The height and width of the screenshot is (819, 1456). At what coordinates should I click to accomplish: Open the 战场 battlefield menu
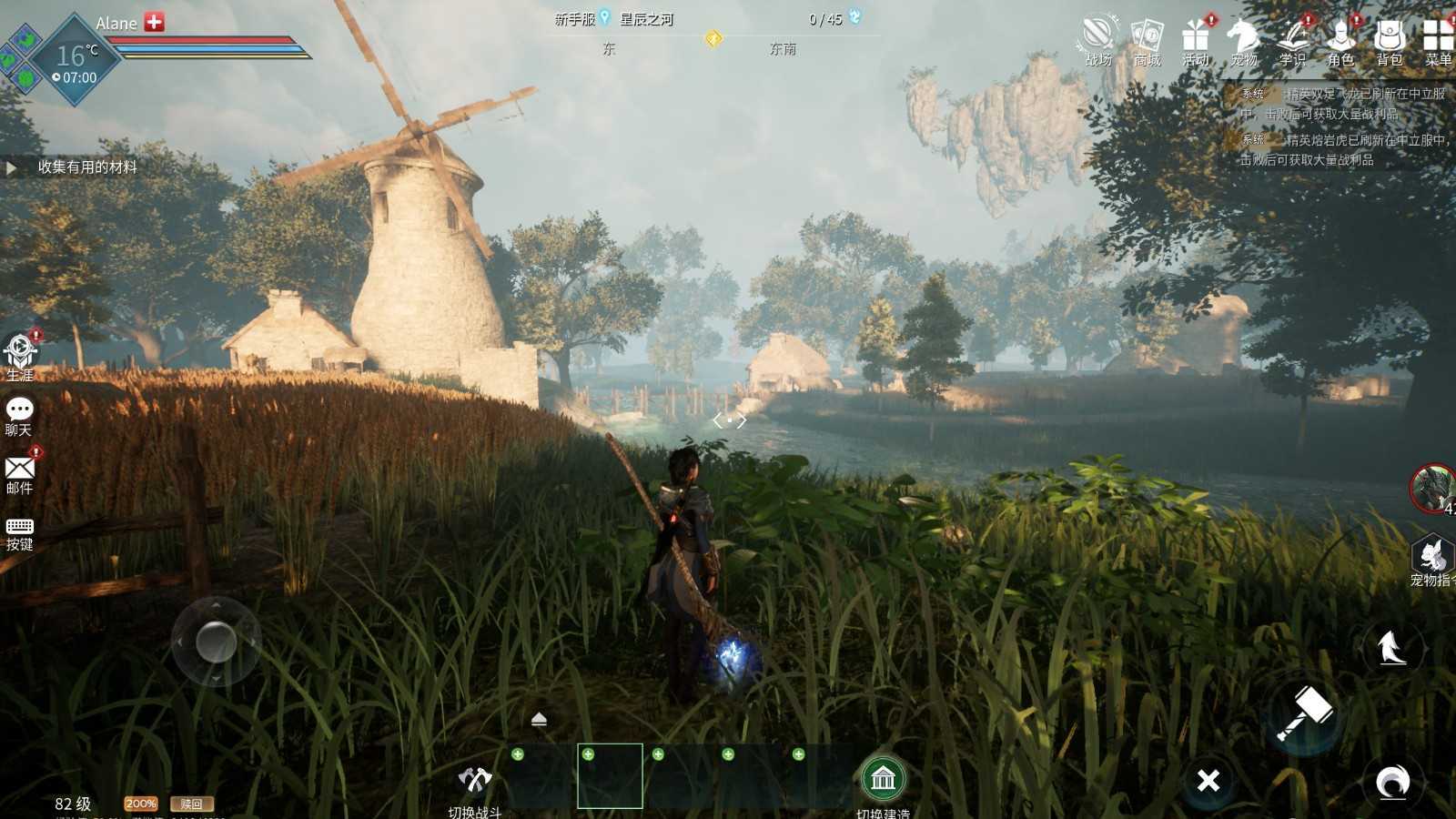(1098, 40)
